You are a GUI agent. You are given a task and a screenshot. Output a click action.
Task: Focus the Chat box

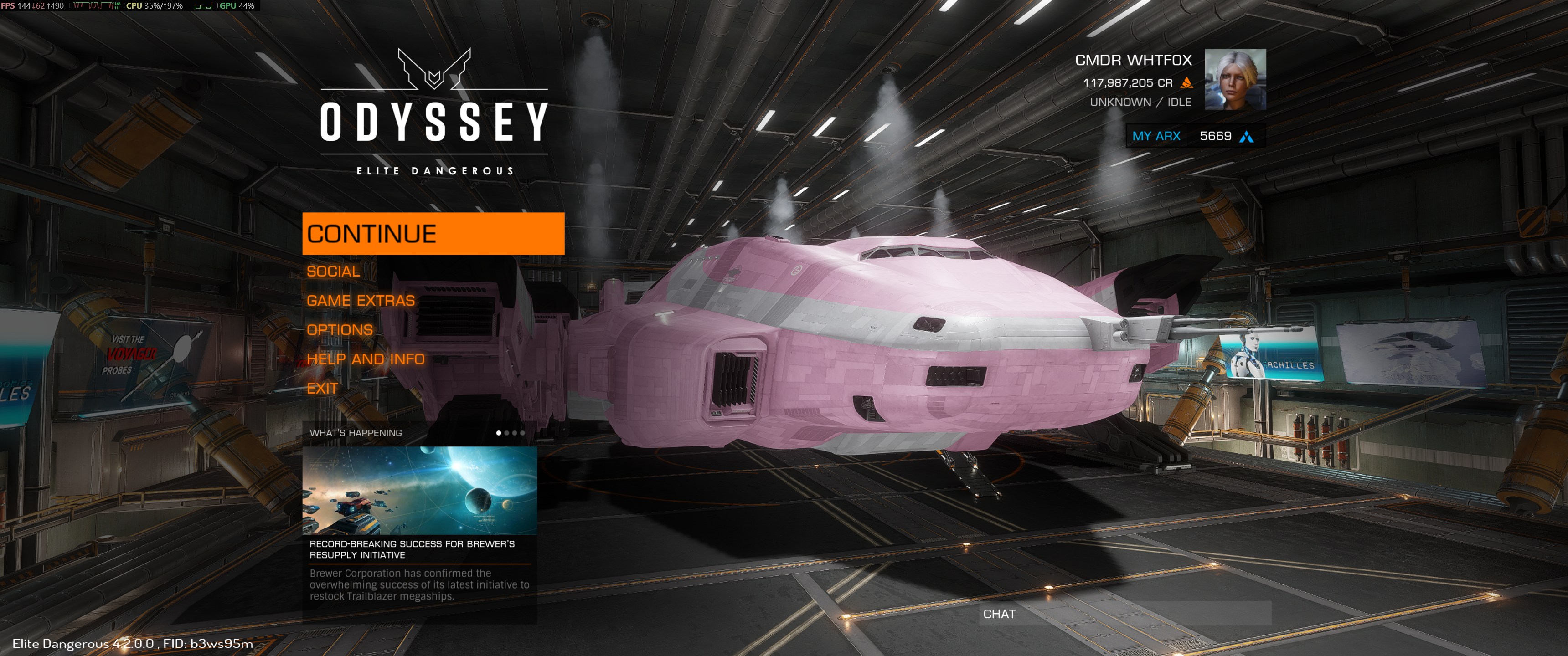[1124, 613]
